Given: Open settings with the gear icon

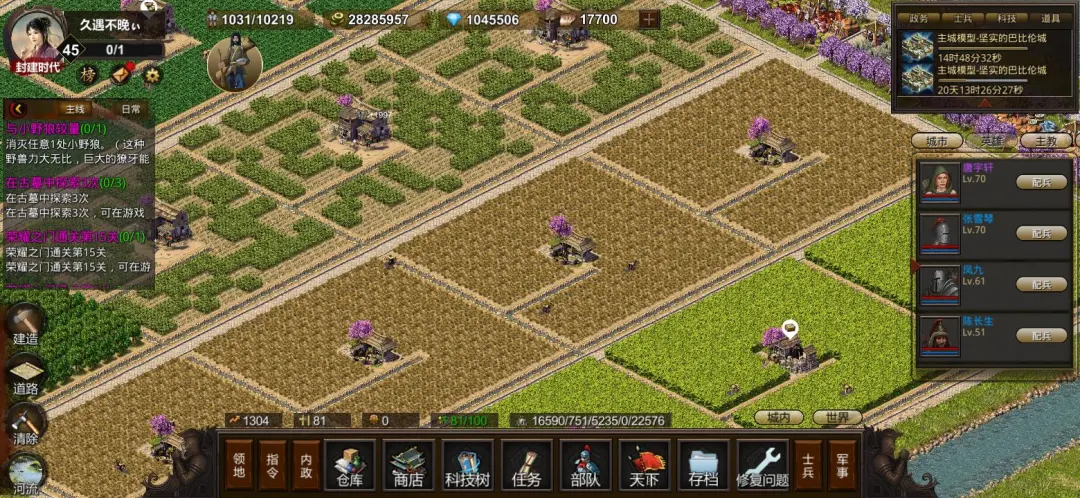Looking at the screenshot, I should click(x=152, y=74).
